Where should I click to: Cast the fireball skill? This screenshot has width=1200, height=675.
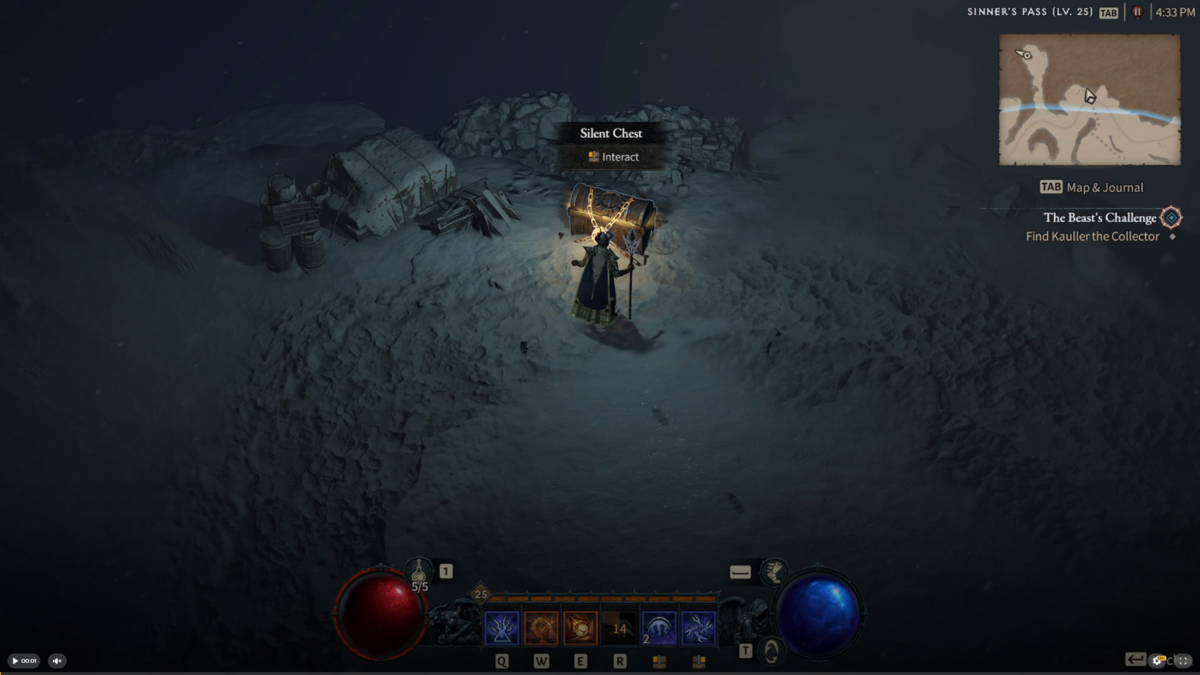[x=580, y=628]
